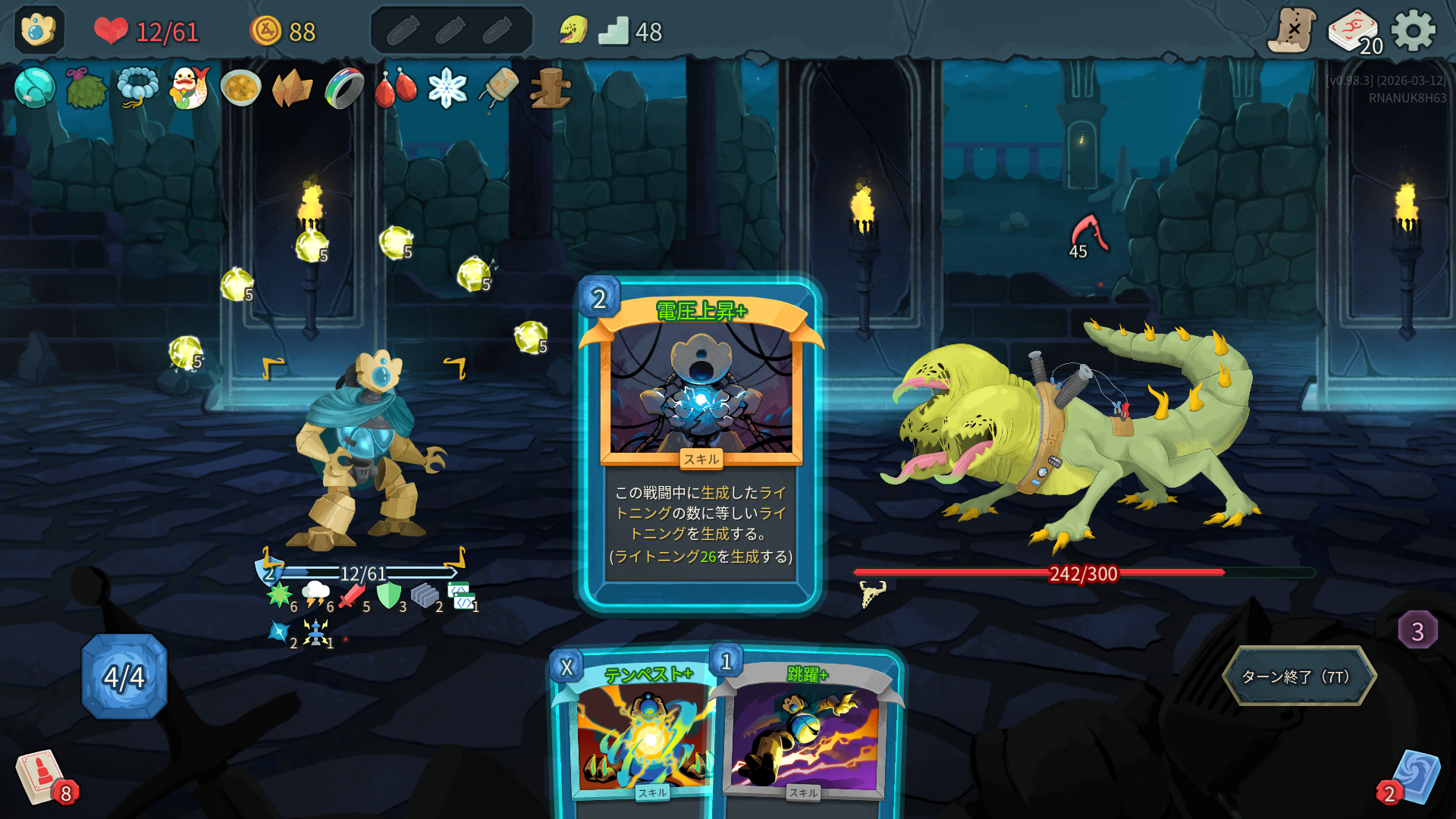This screenshot has height=819, width=1456.
Task: Inspect the blue bead bracelet relic
Action: 138,88
